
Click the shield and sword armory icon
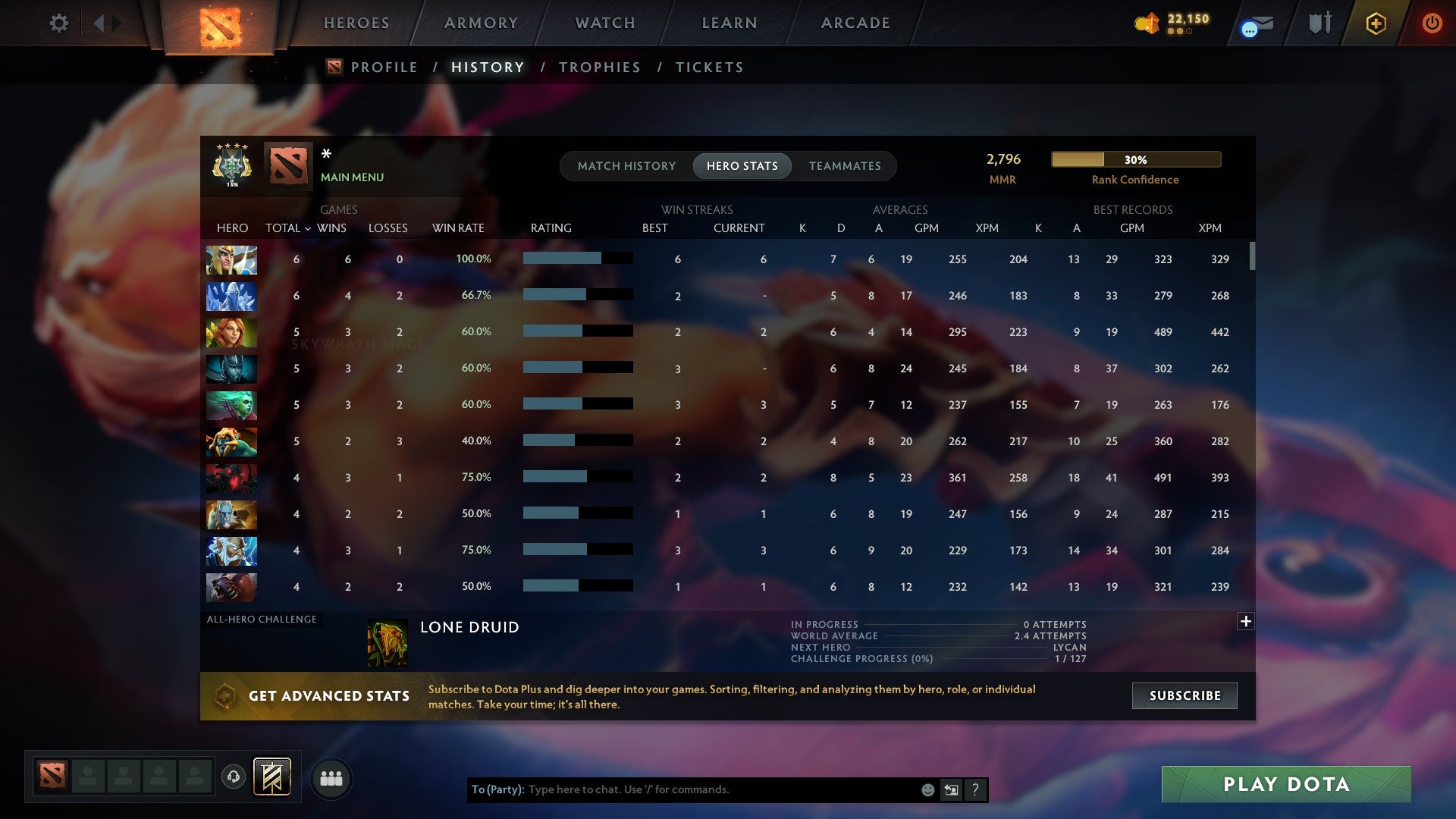[1319, 23]
